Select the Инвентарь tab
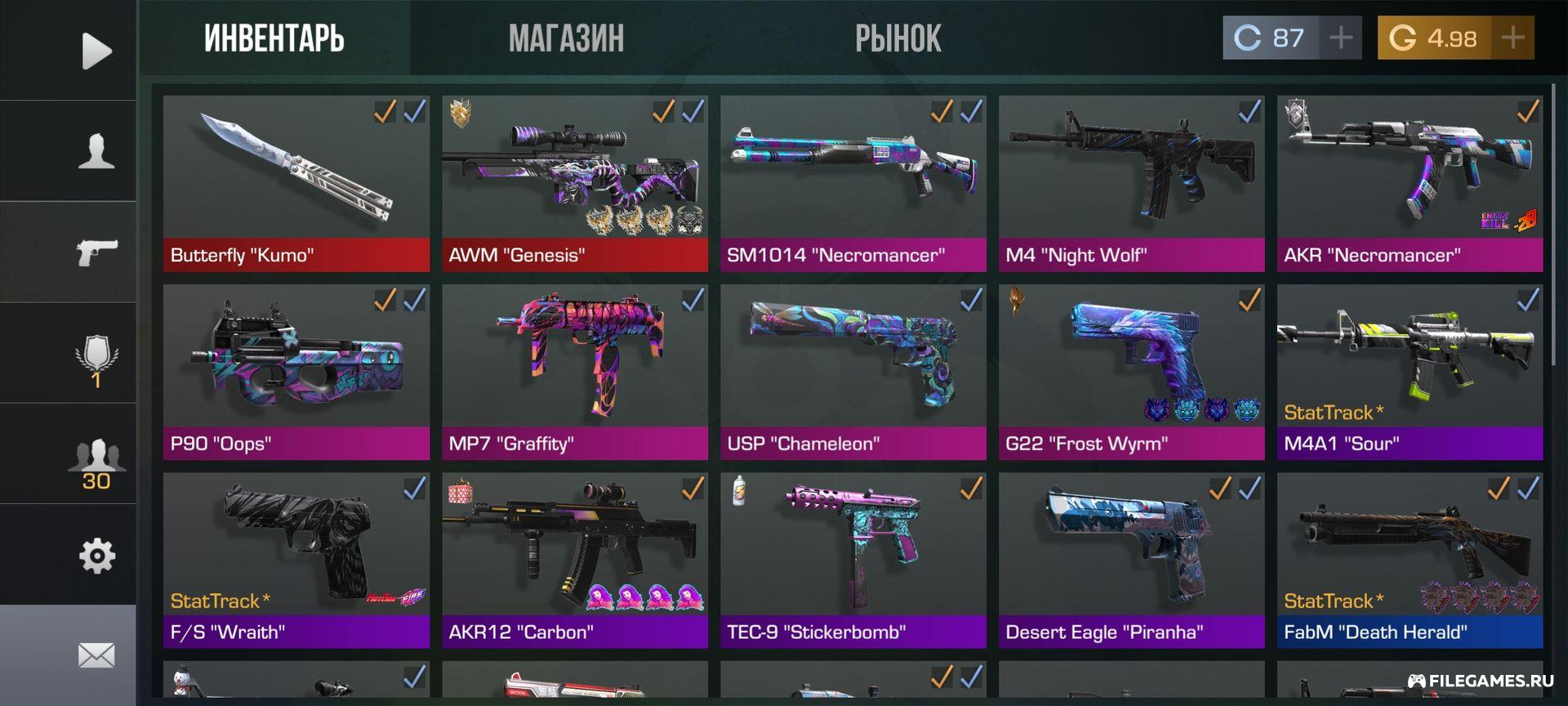 [274, 38]
